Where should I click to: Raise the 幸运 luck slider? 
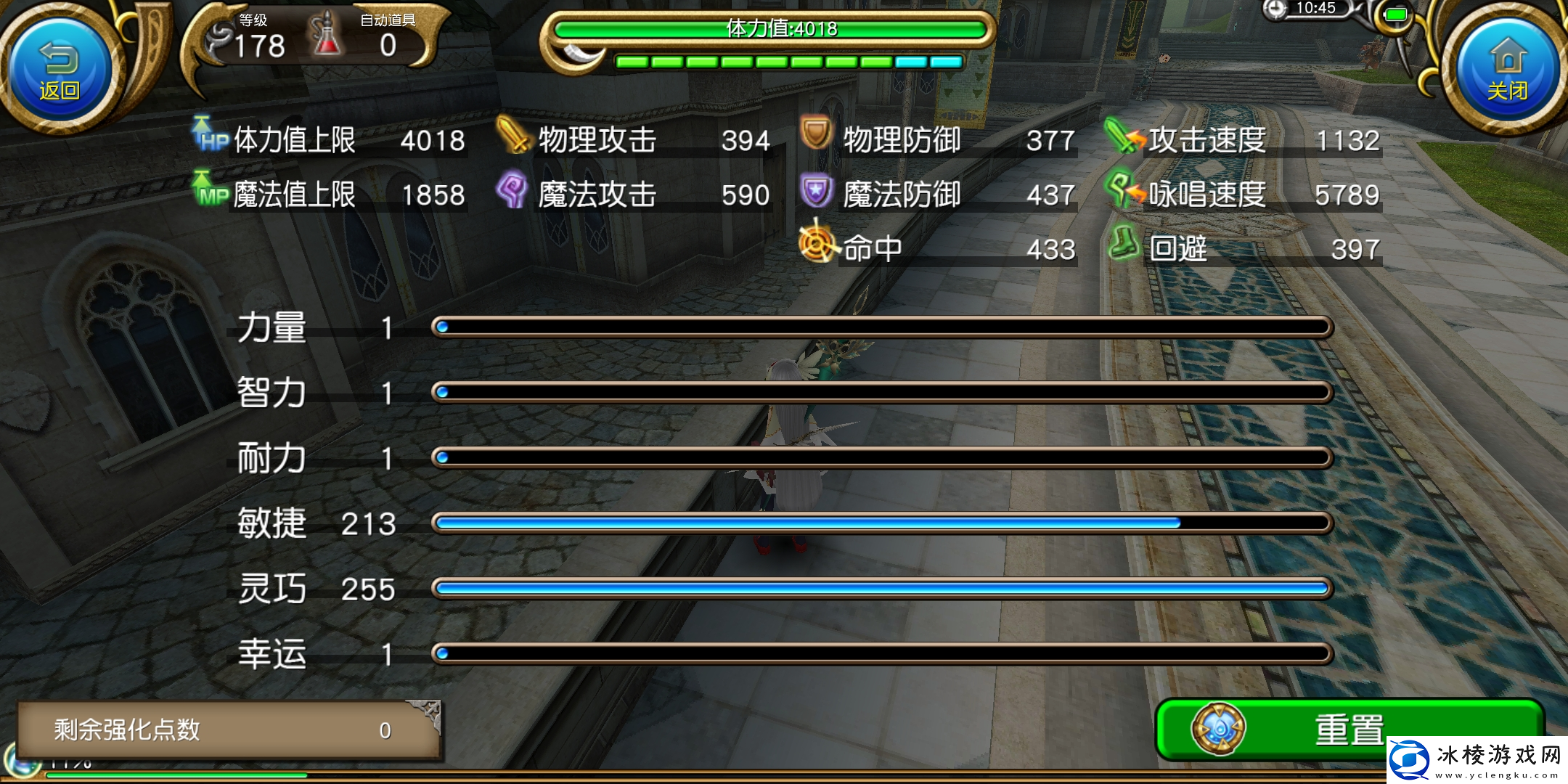(881, 654)
